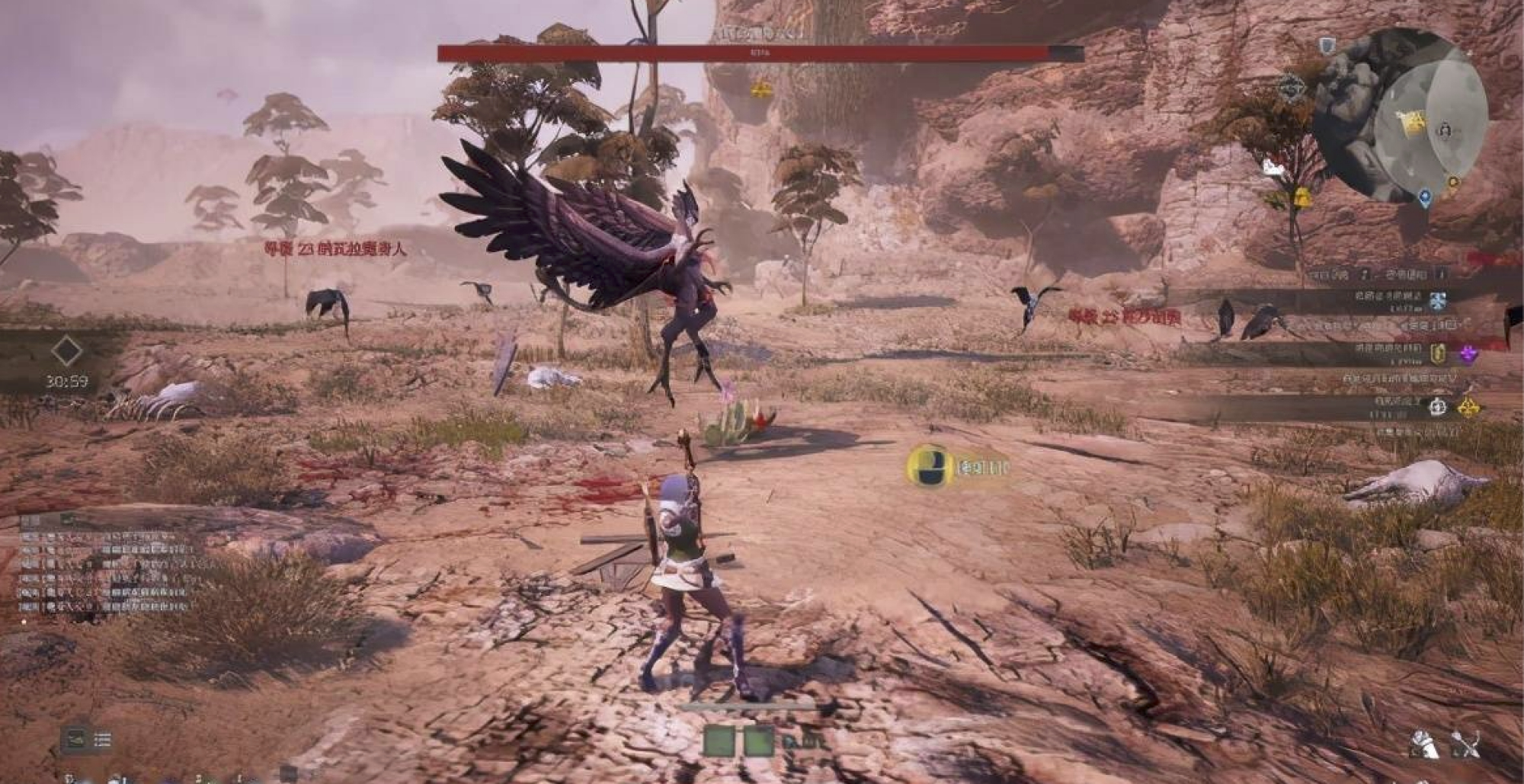The width and height of the screenshot is (1524, 784).
Task: Click the diamond icon above the 30:59 timer
Action: [x=66, y=351]
